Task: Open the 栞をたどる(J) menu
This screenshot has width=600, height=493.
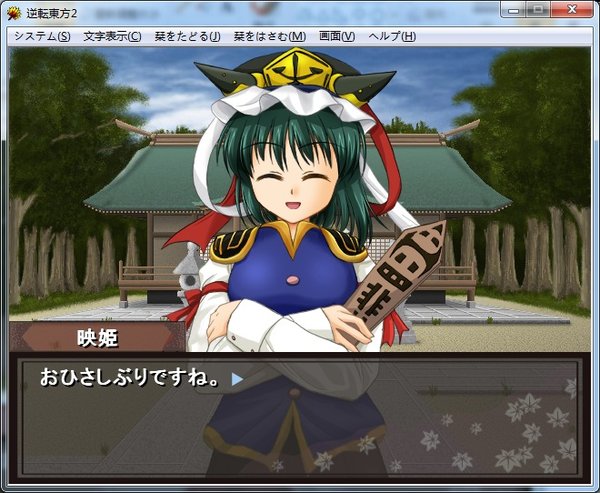Action: 187,36
